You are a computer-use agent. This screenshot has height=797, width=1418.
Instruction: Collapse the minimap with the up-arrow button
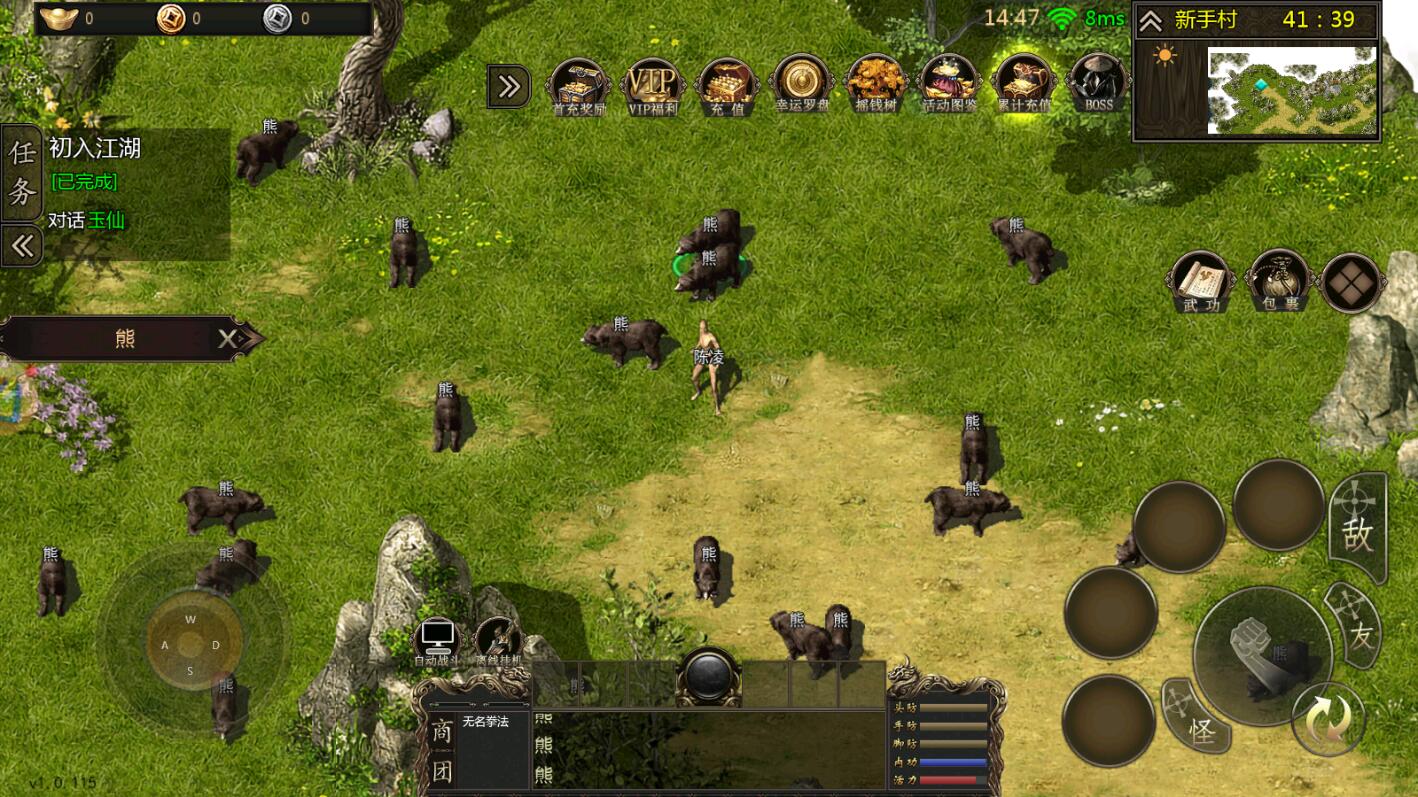point(1151,21)
